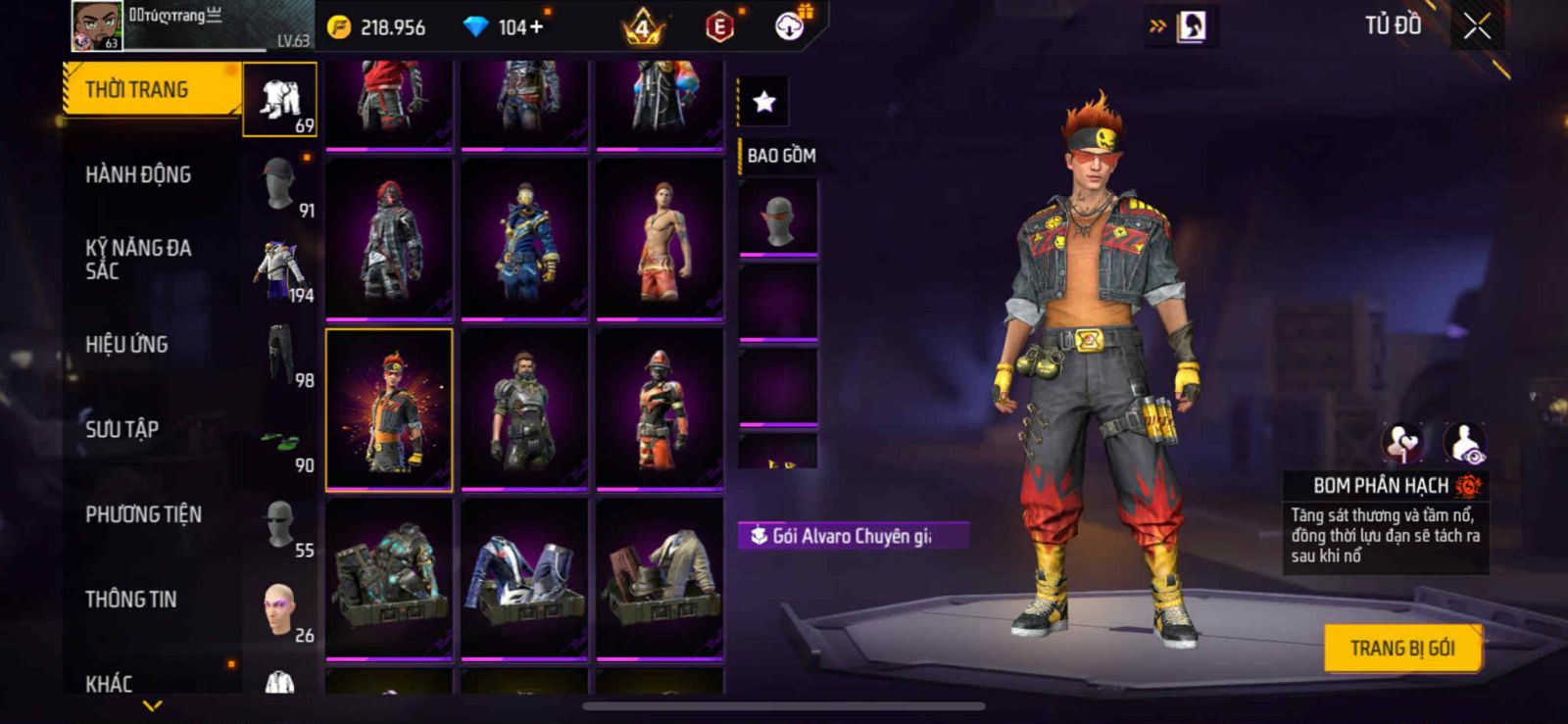Click the gold coin balance
This screenshot has width=1568, height=724.
(x=378, y=27)
